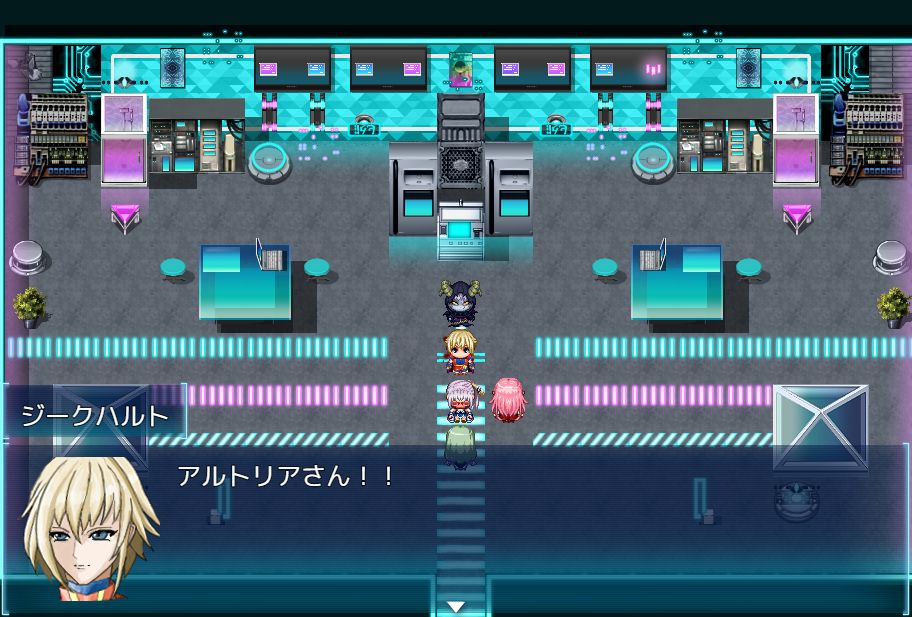The height and width of the screenshot is (617, 912).
Task: Advance dialogue with the white down arrow
Action: (457, 606)
